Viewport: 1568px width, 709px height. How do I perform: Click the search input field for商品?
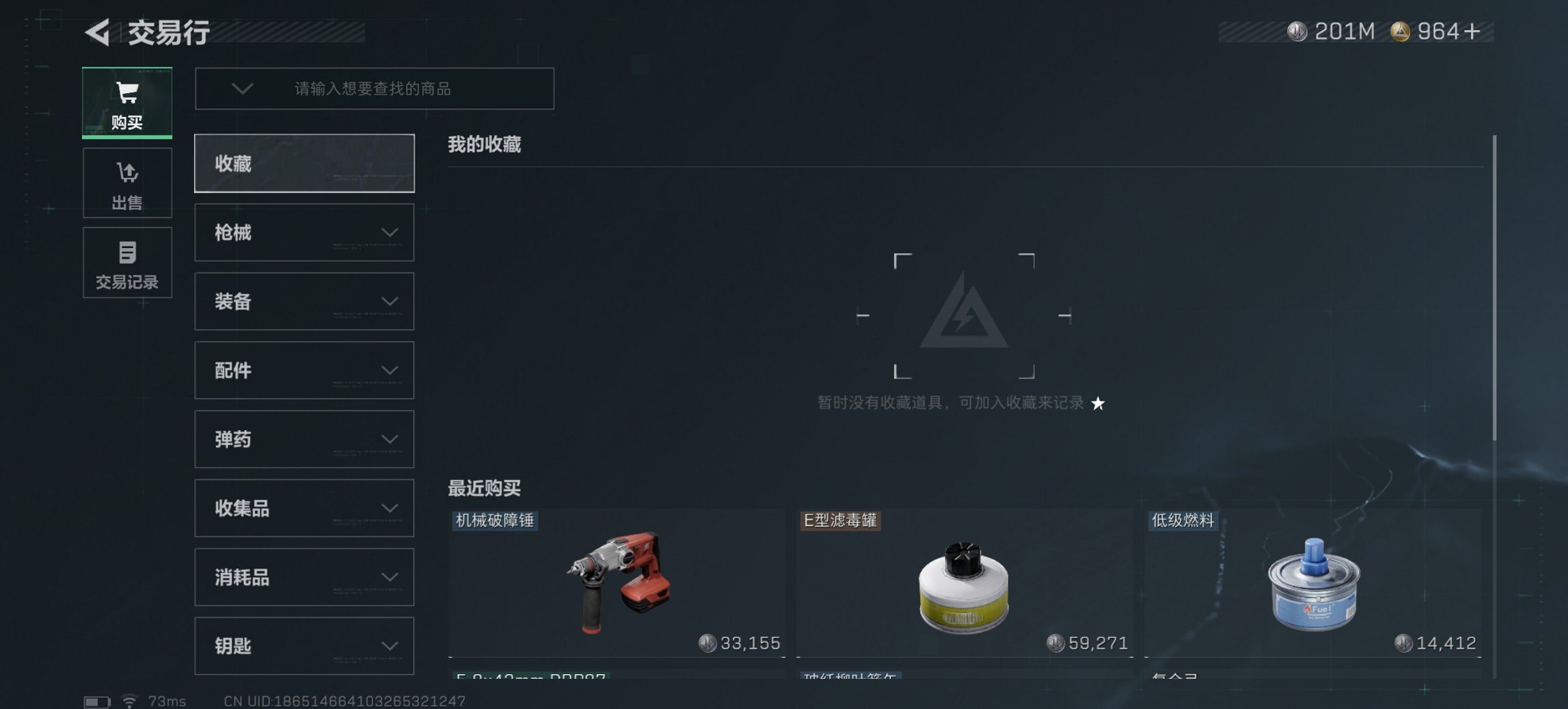pyautogui.click(x=410, y=89)
